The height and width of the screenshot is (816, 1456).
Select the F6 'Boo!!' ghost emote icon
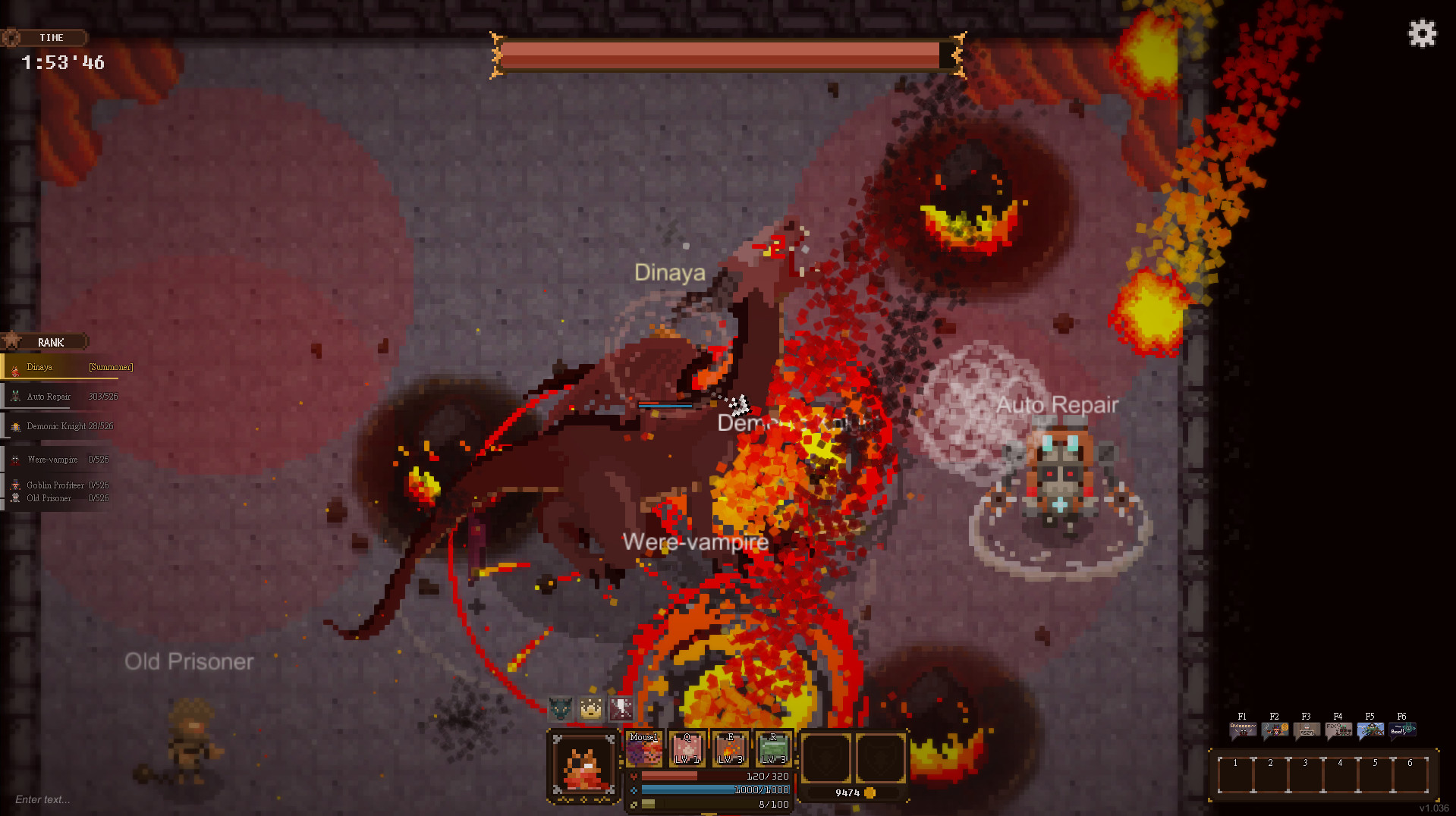(x=1401, y=728)
